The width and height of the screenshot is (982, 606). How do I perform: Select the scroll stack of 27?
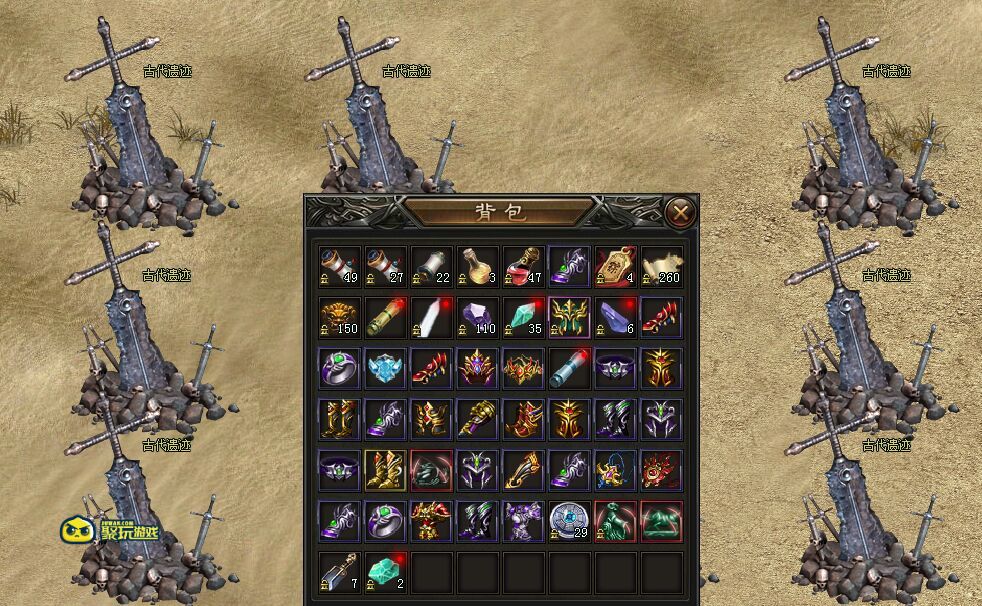click(x=386, y=267)
